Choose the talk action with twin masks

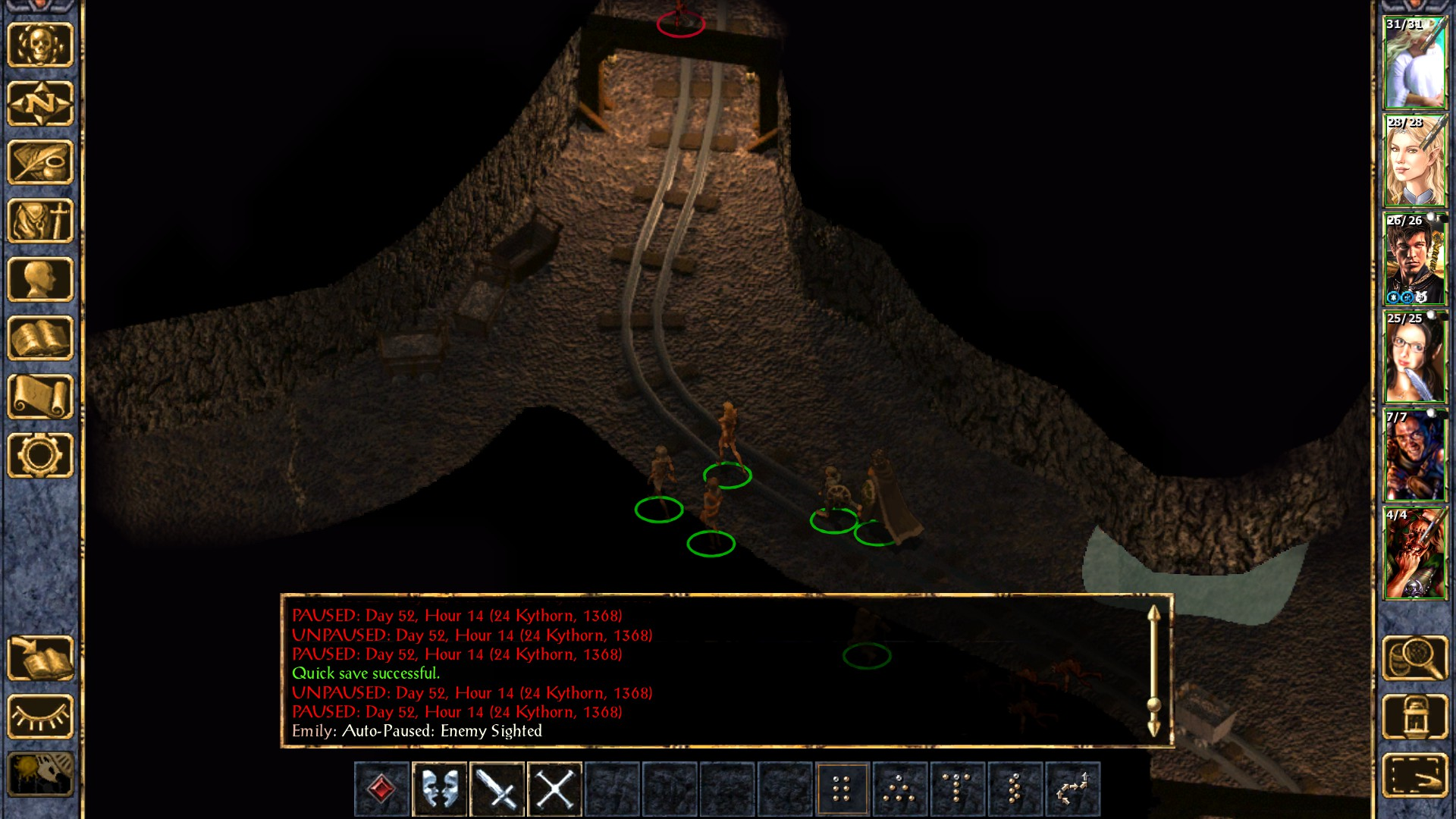440,789
